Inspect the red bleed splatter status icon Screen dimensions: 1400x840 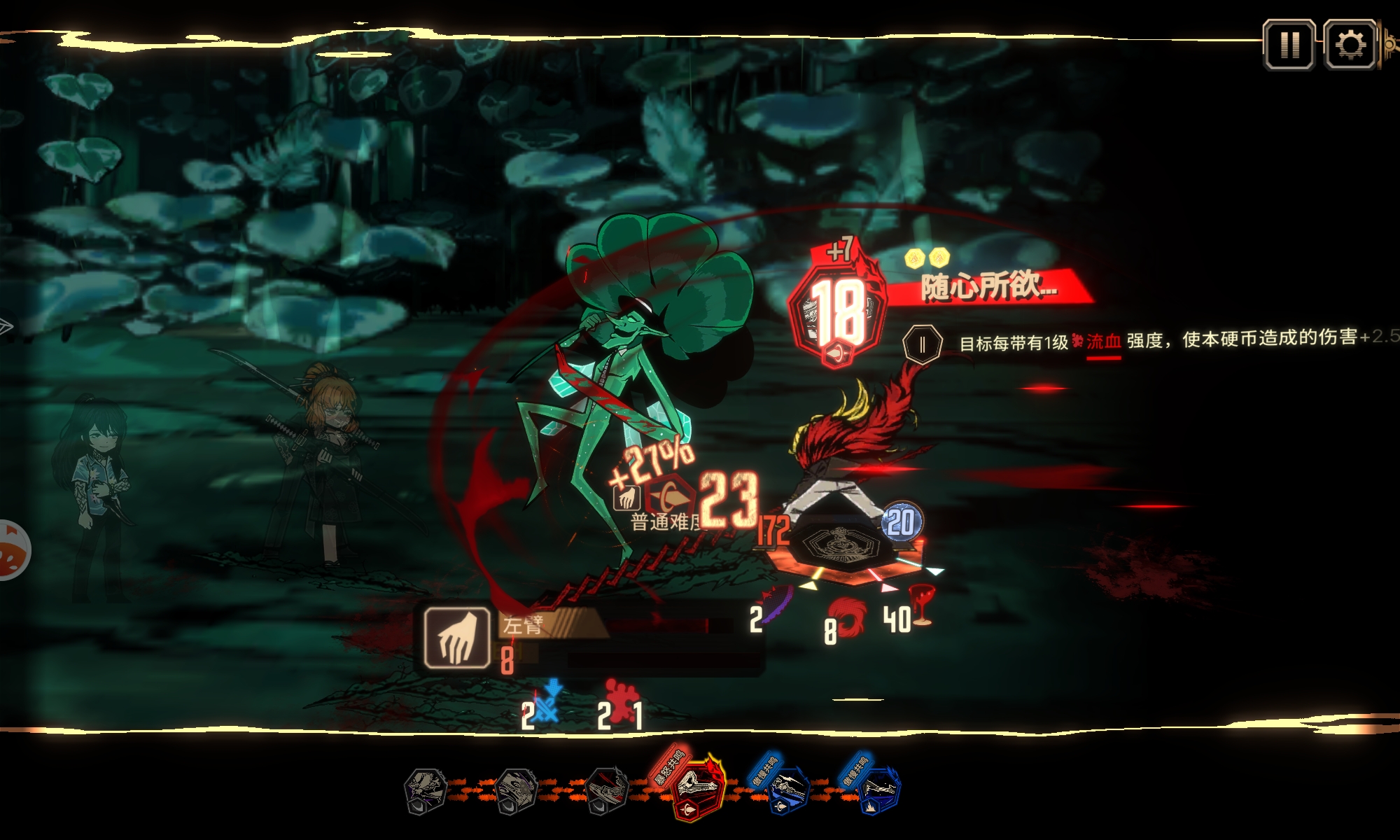pos(620,700)
